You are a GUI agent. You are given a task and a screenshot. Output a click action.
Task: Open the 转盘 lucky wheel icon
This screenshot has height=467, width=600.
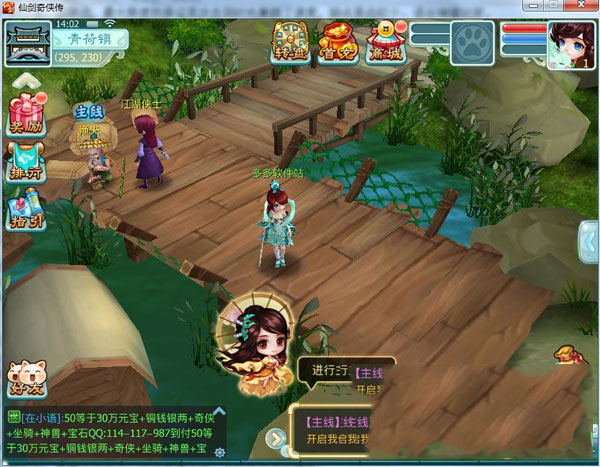click(292, 42)
